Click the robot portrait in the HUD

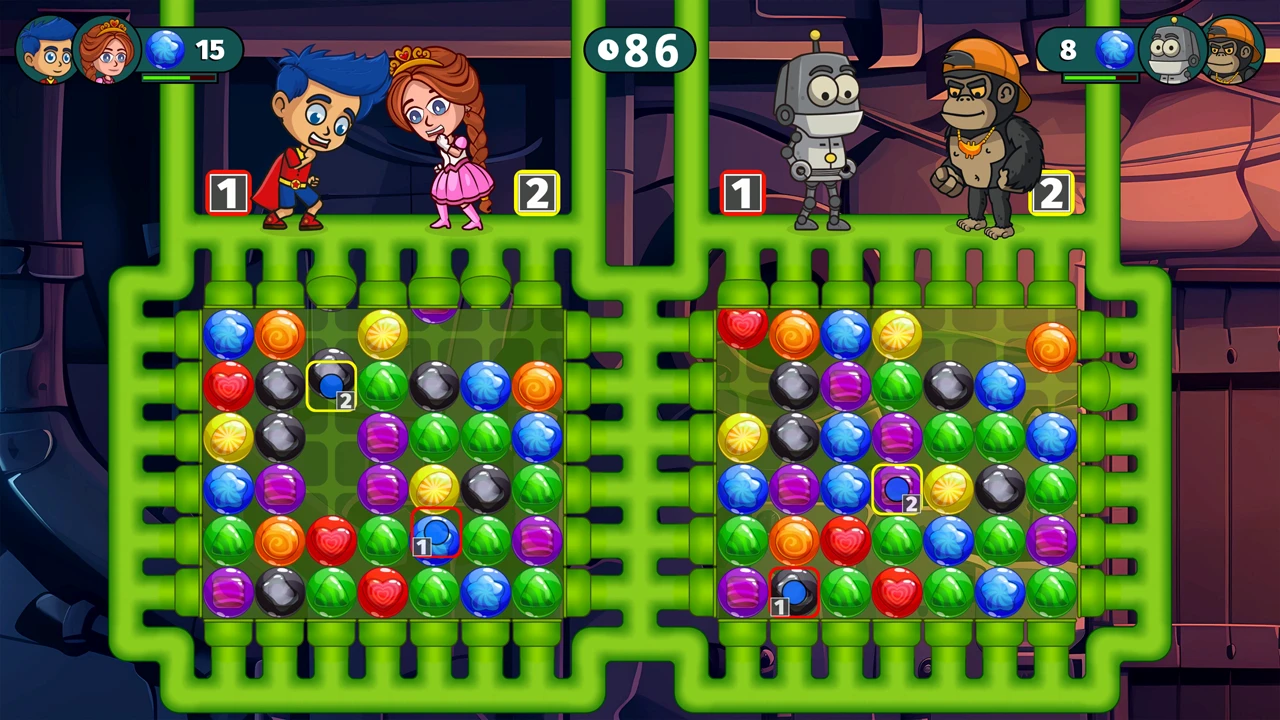pos(1171,50)
